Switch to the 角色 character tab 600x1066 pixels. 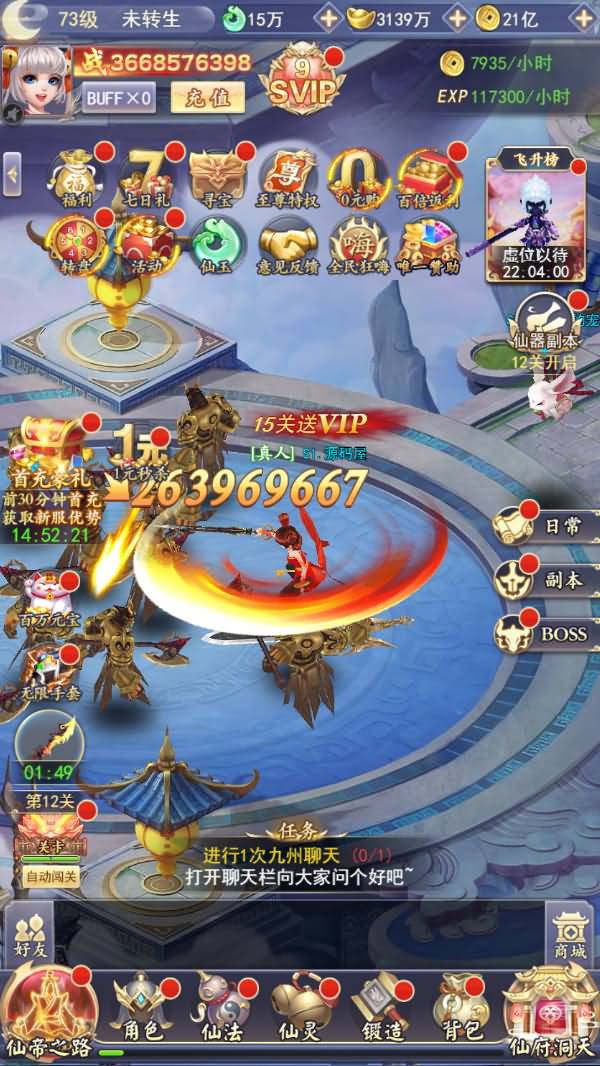click(x=141, y=1010)
